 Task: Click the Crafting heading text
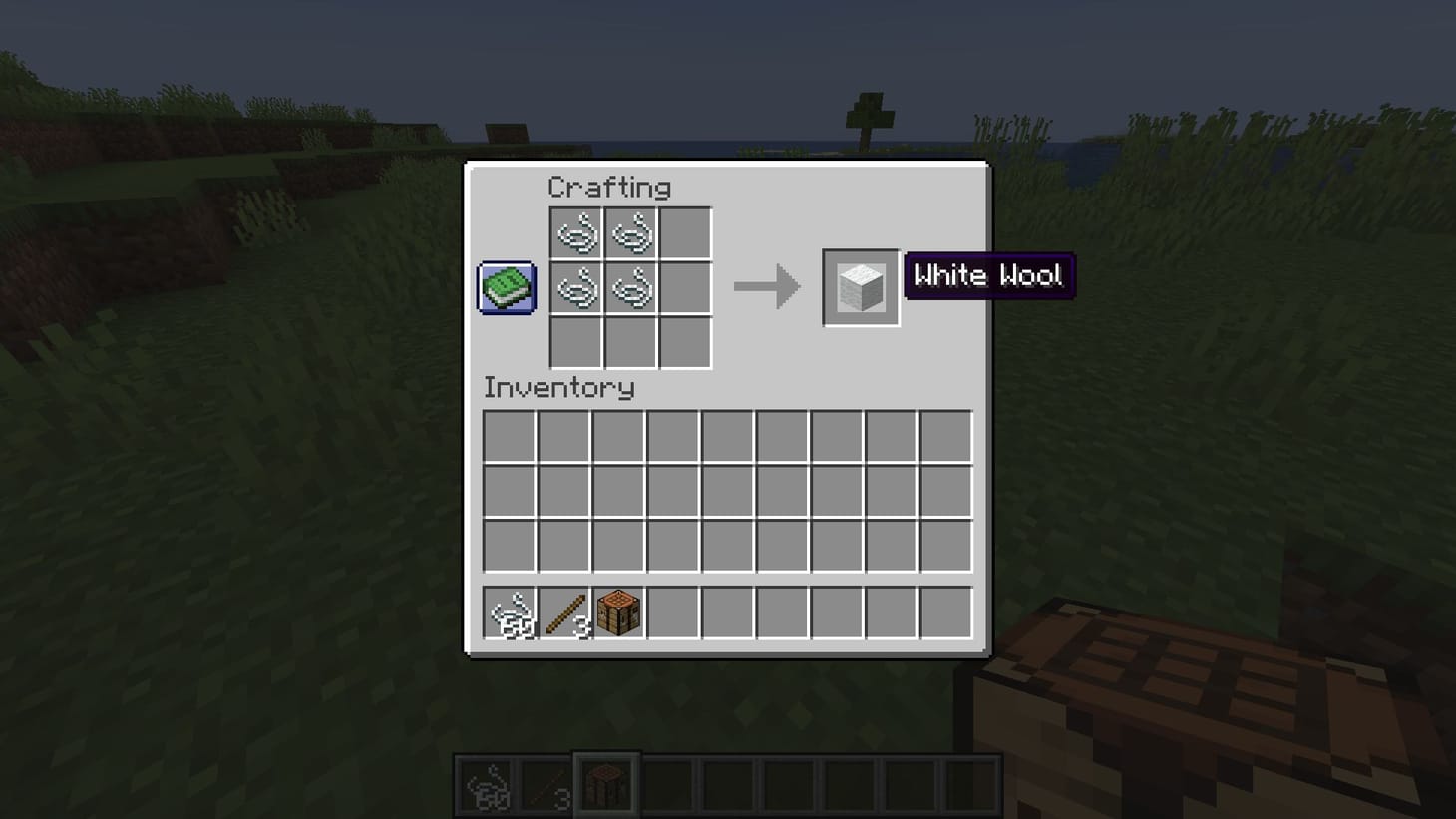pyautogui.click(x=610, y=187)
